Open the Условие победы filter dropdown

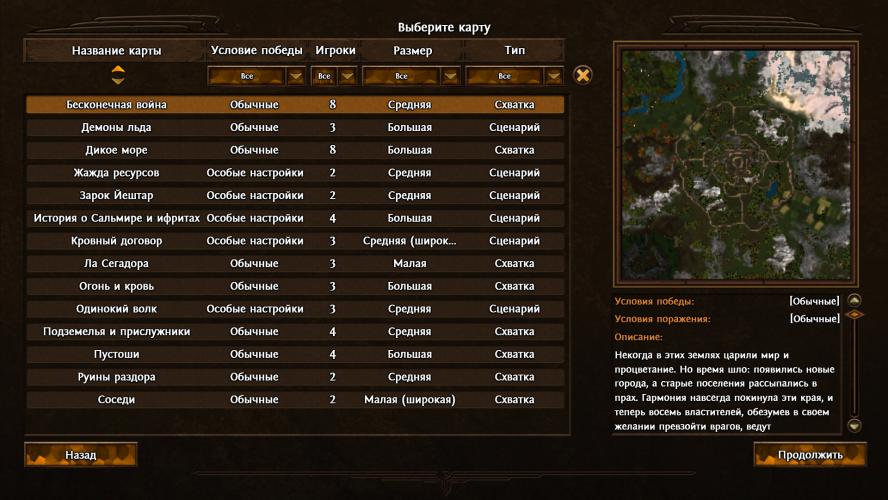pos(295,76)
